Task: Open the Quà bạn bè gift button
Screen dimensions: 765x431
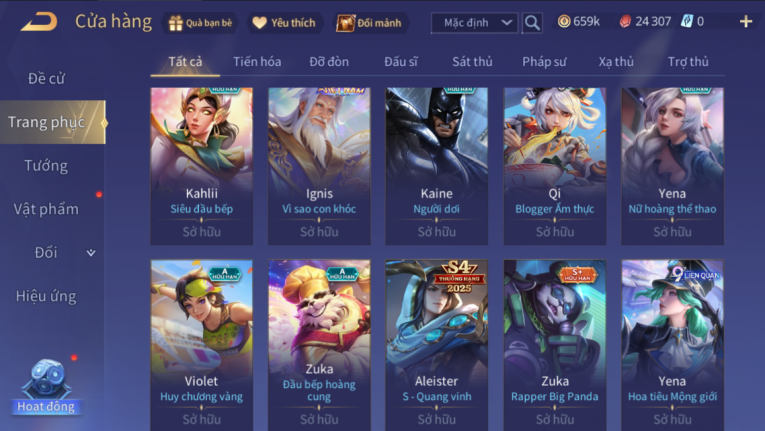Action: (x=201, y=22)
